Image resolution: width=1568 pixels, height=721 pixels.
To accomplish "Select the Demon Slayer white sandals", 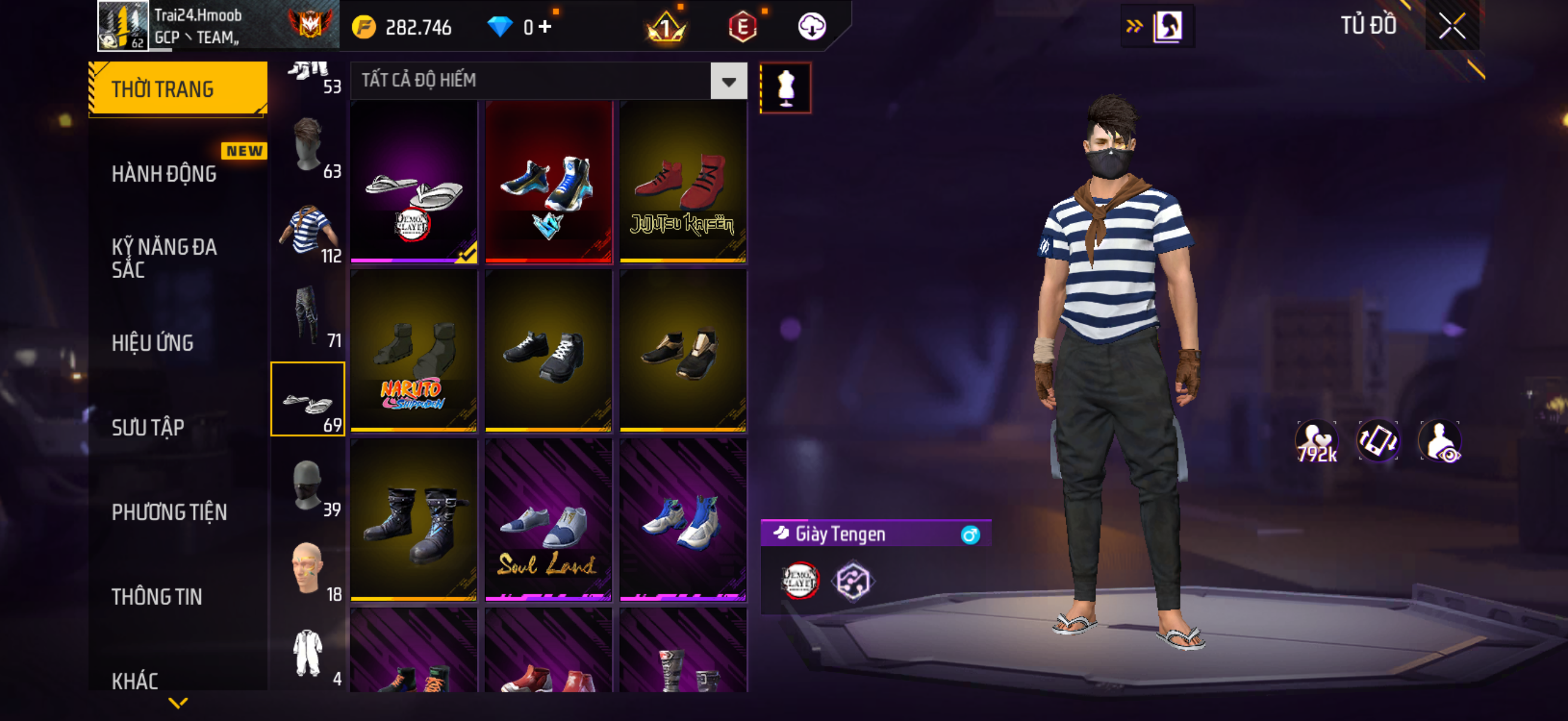I will tap(414, 181).
